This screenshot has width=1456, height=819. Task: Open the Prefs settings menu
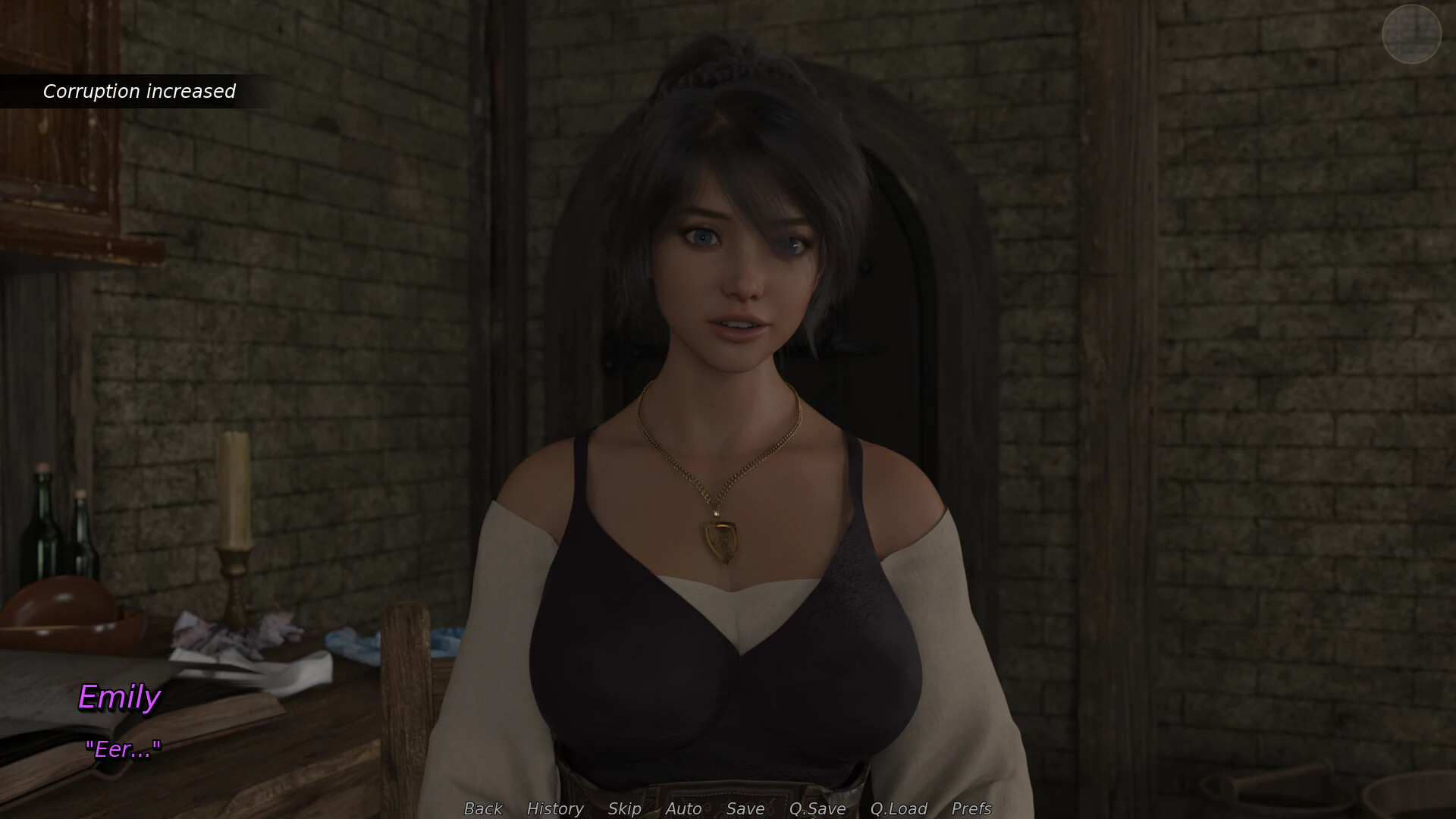973,808
